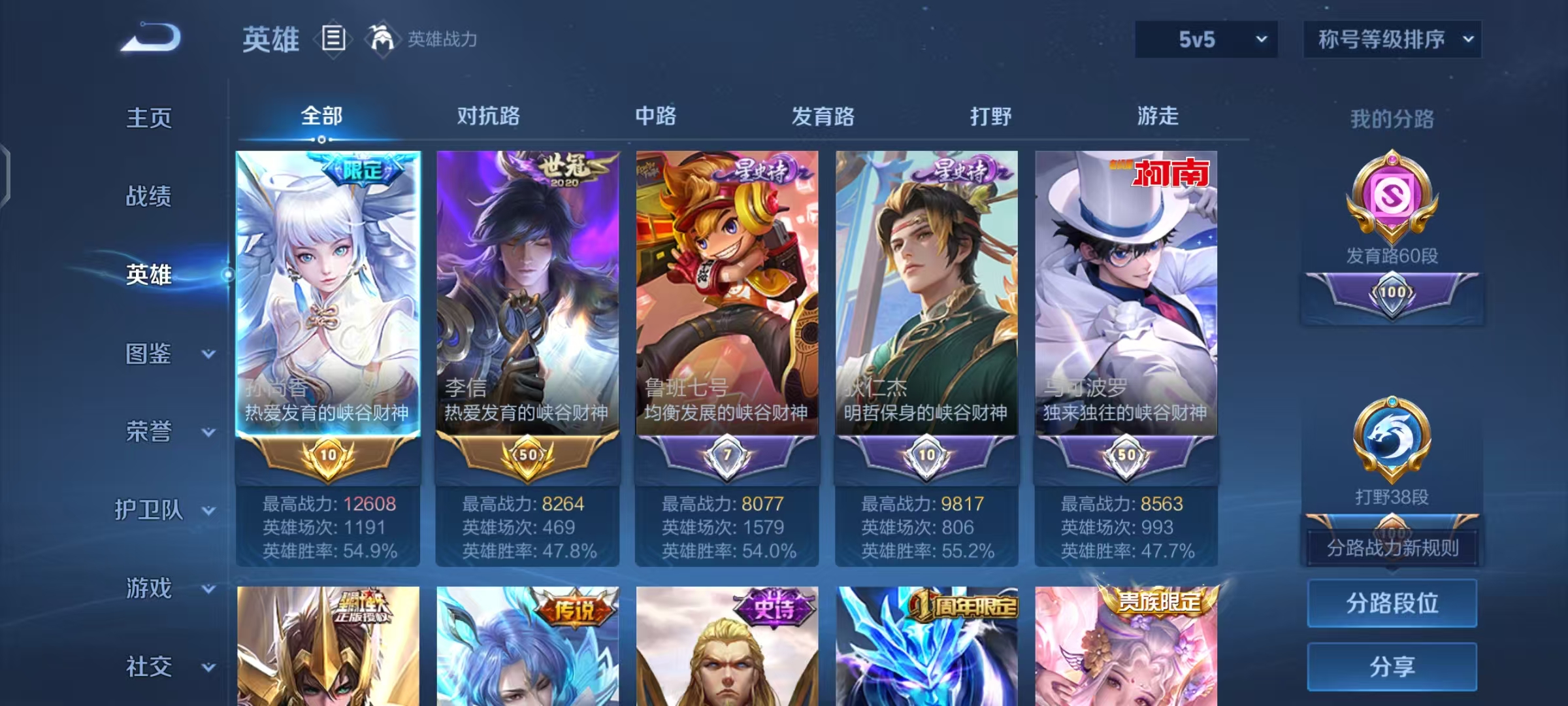Click the 李信 level badge showing 50
The width and height of the screenshot is (1568, 706).
(526, 451)
